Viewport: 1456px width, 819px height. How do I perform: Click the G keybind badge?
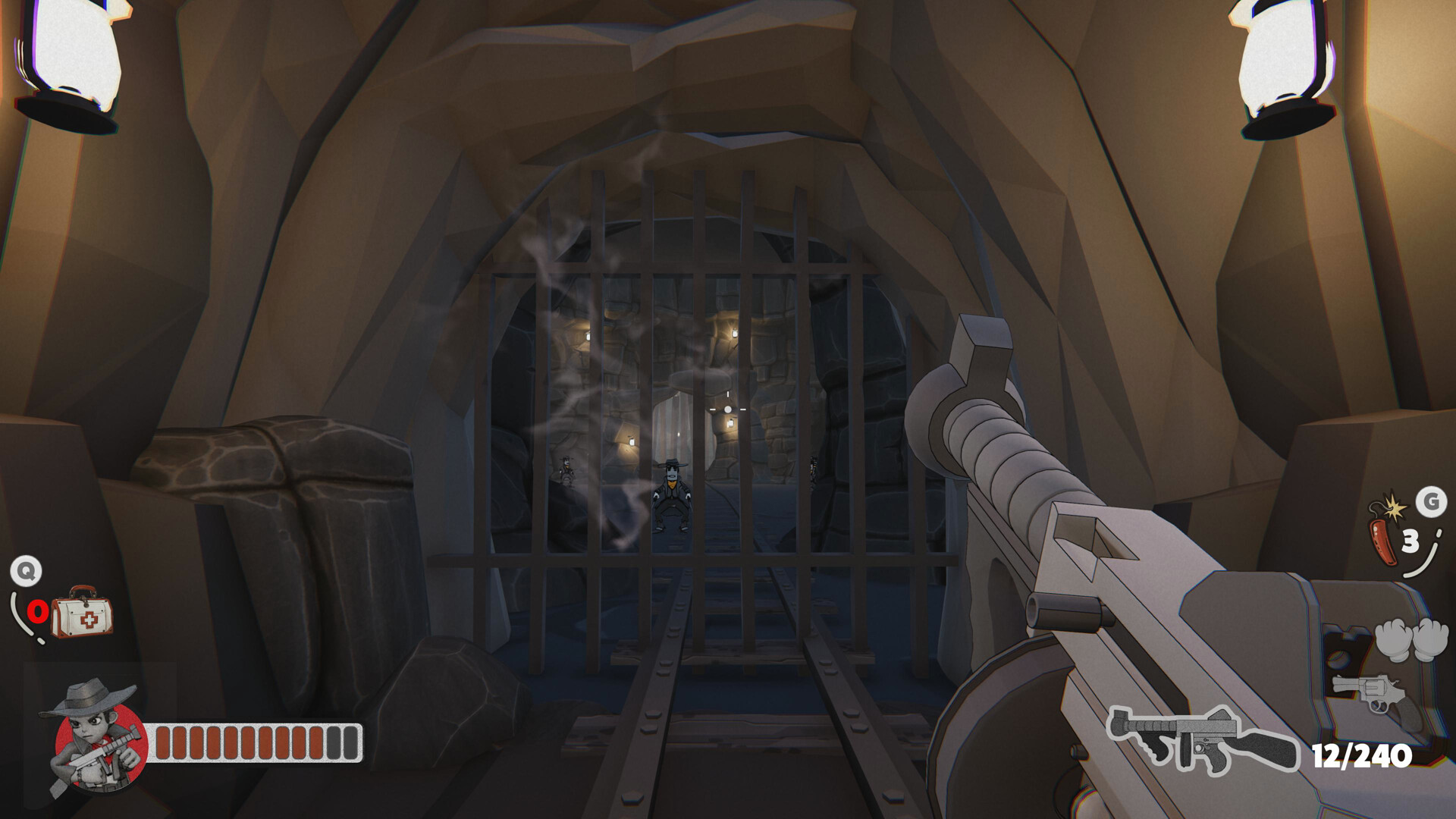(1431, 502)
